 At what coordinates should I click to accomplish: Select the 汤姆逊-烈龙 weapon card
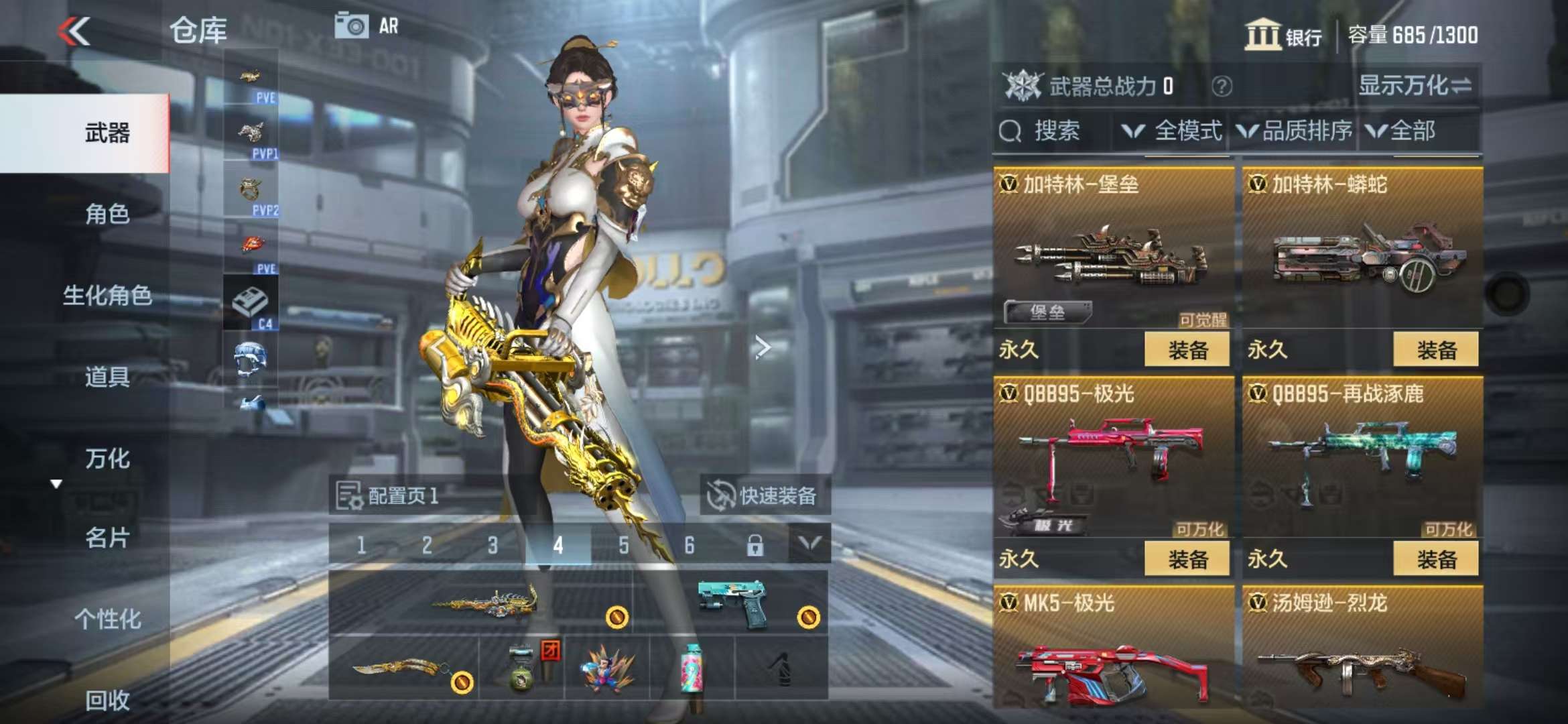point(1362,650)
